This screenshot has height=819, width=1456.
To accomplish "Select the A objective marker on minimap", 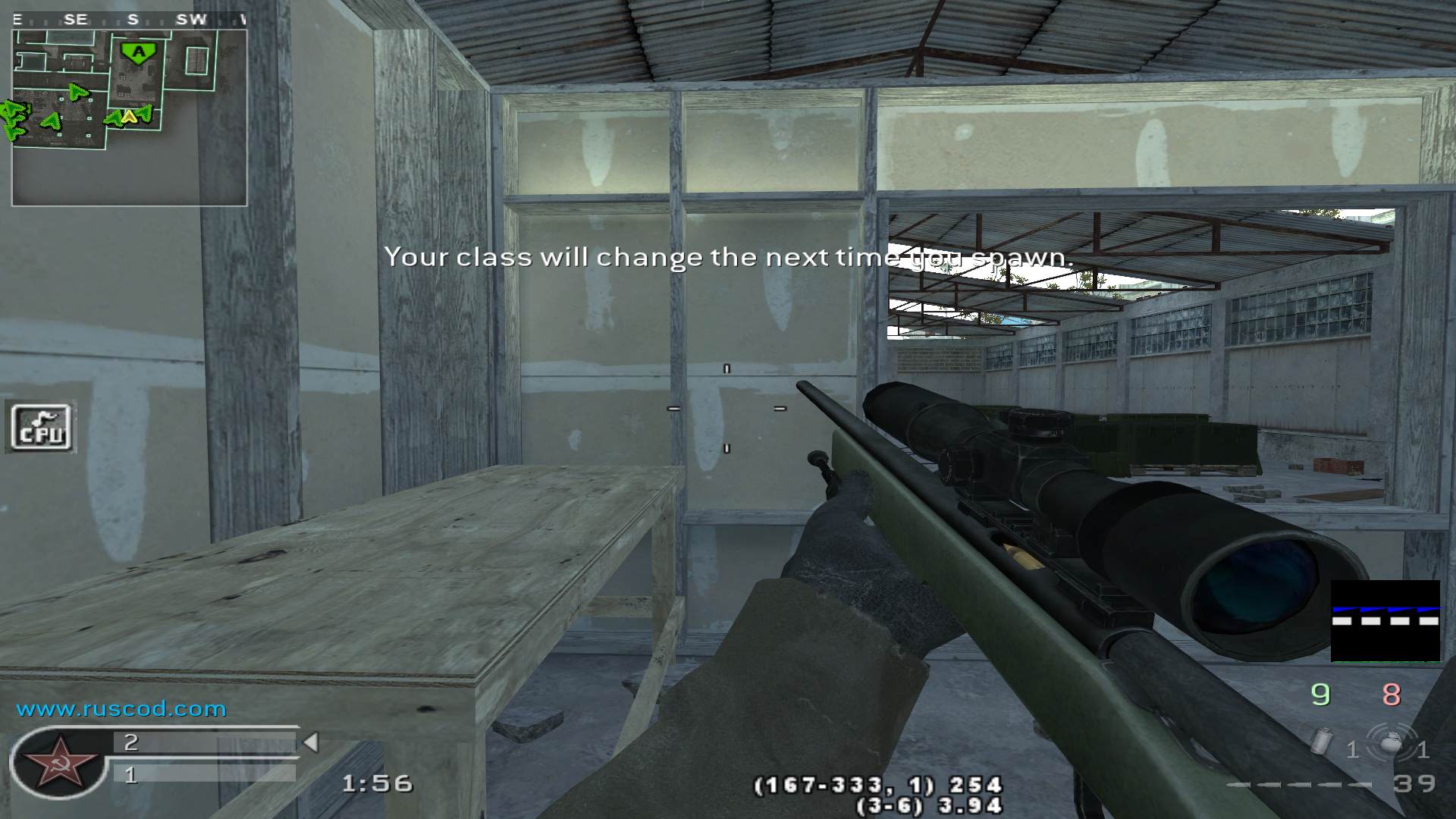I will (x=138, y=52).
